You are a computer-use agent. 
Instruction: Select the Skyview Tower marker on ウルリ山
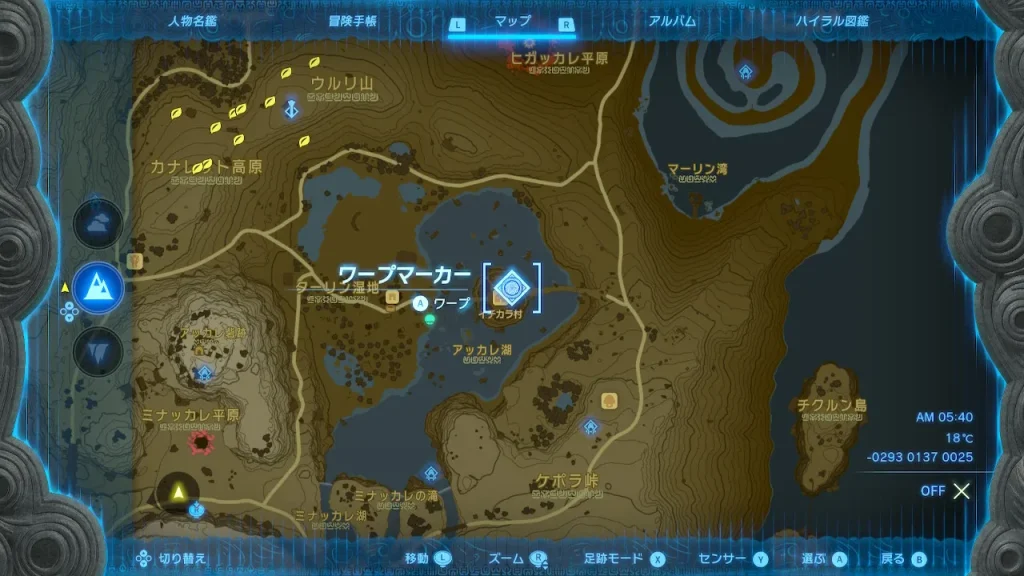click(291, 108)
